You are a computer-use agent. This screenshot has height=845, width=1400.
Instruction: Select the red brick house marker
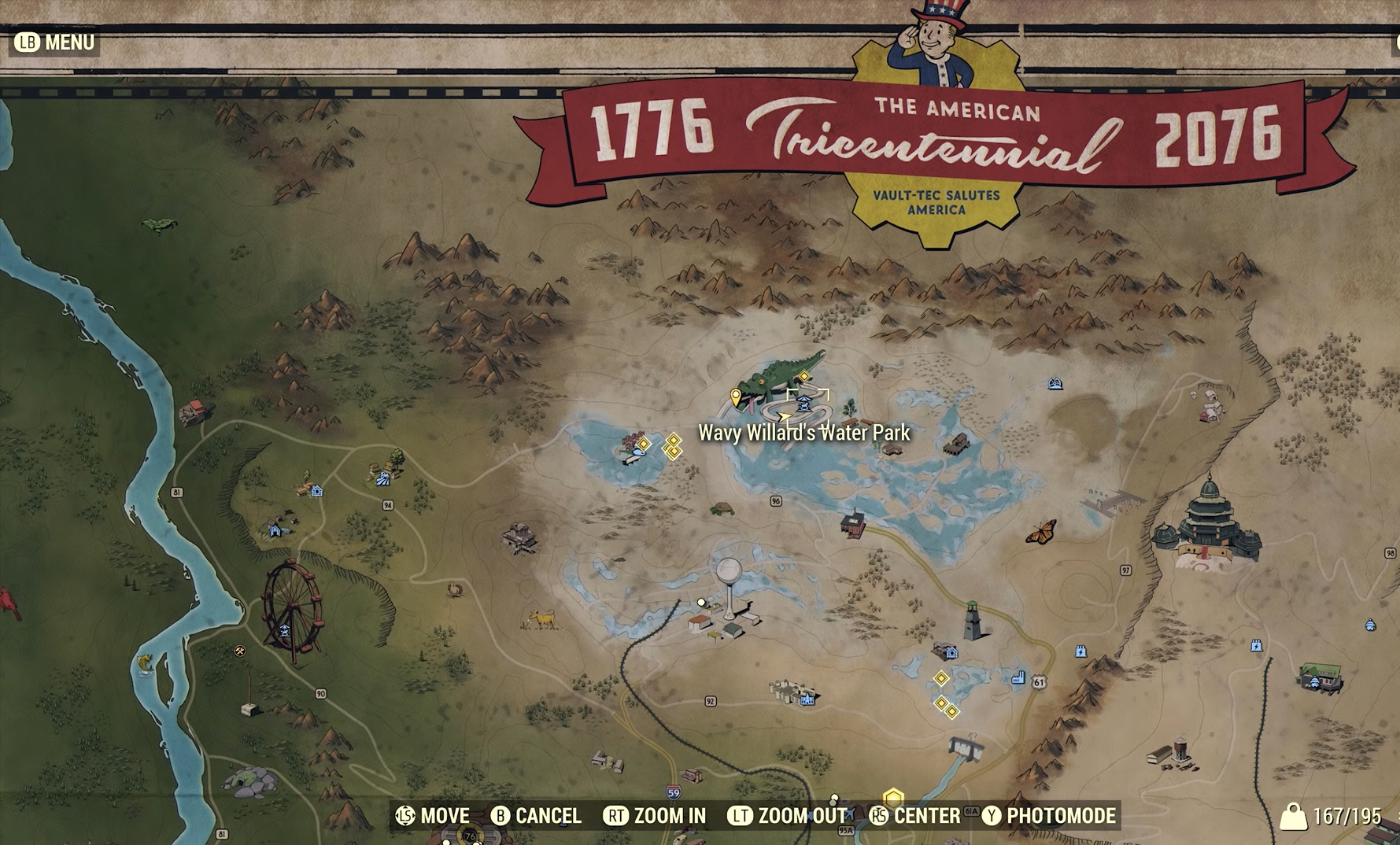tap(853, 522)
